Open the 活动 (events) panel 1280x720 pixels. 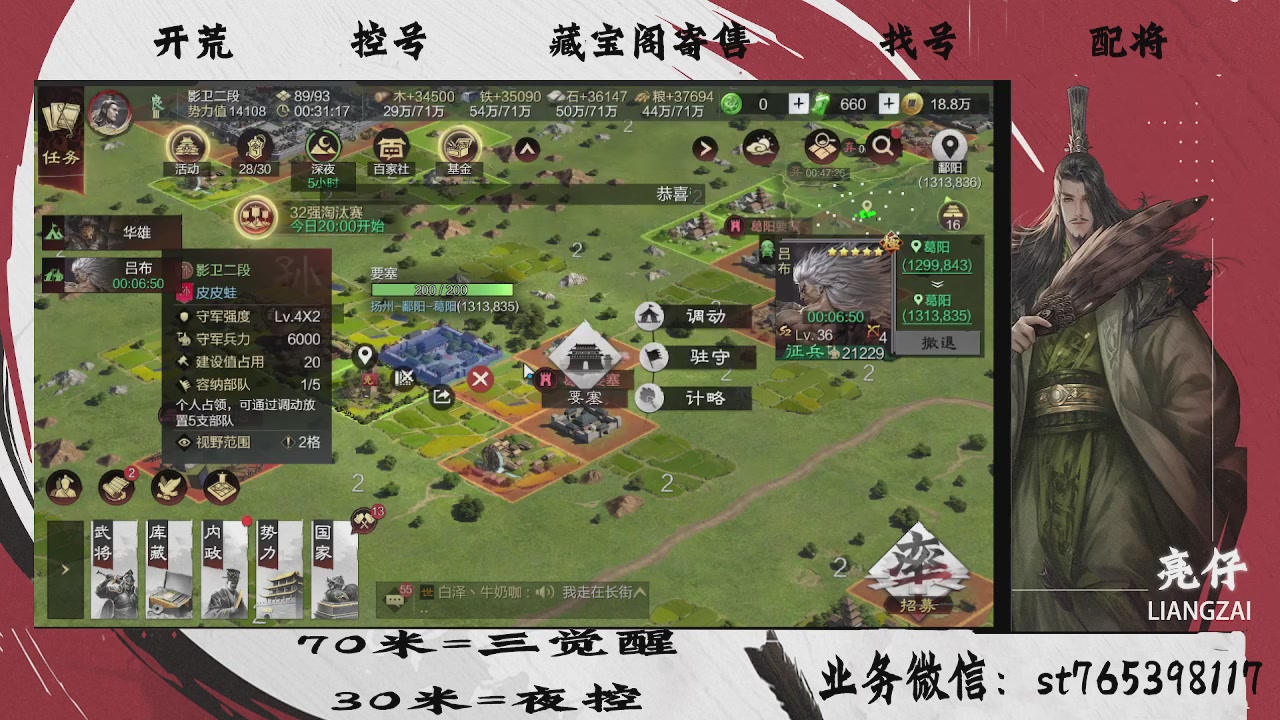tap(185, 148)
